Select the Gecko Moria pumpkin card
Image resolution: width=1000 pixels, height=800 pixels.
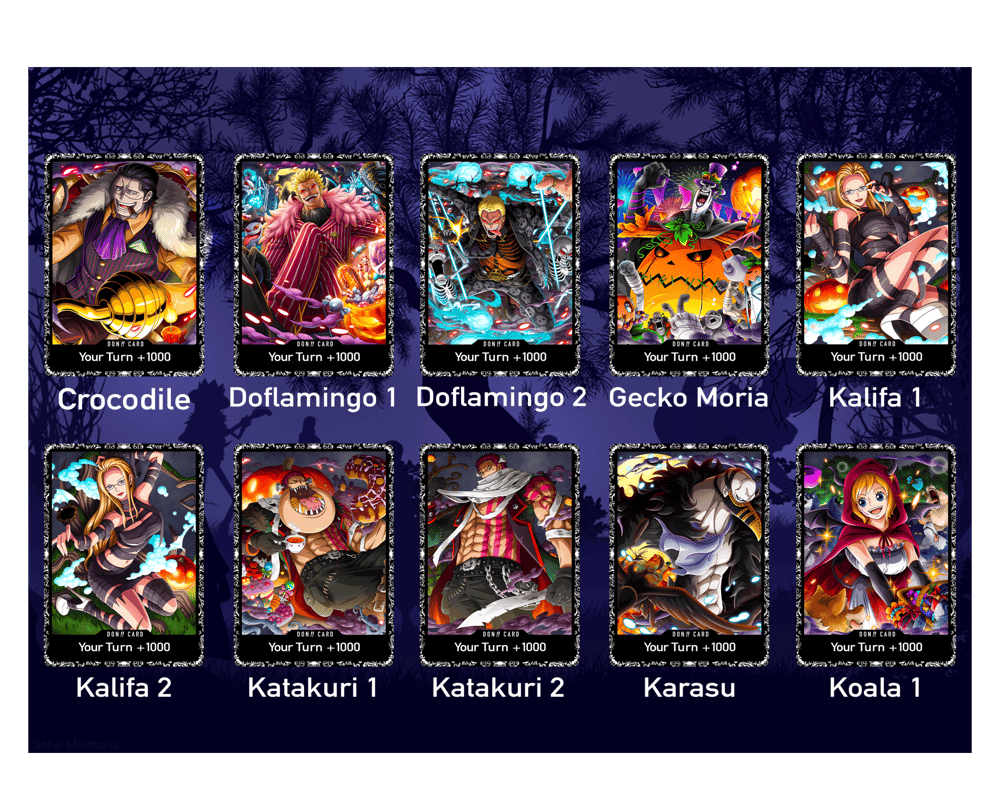(x=689, y=264)
